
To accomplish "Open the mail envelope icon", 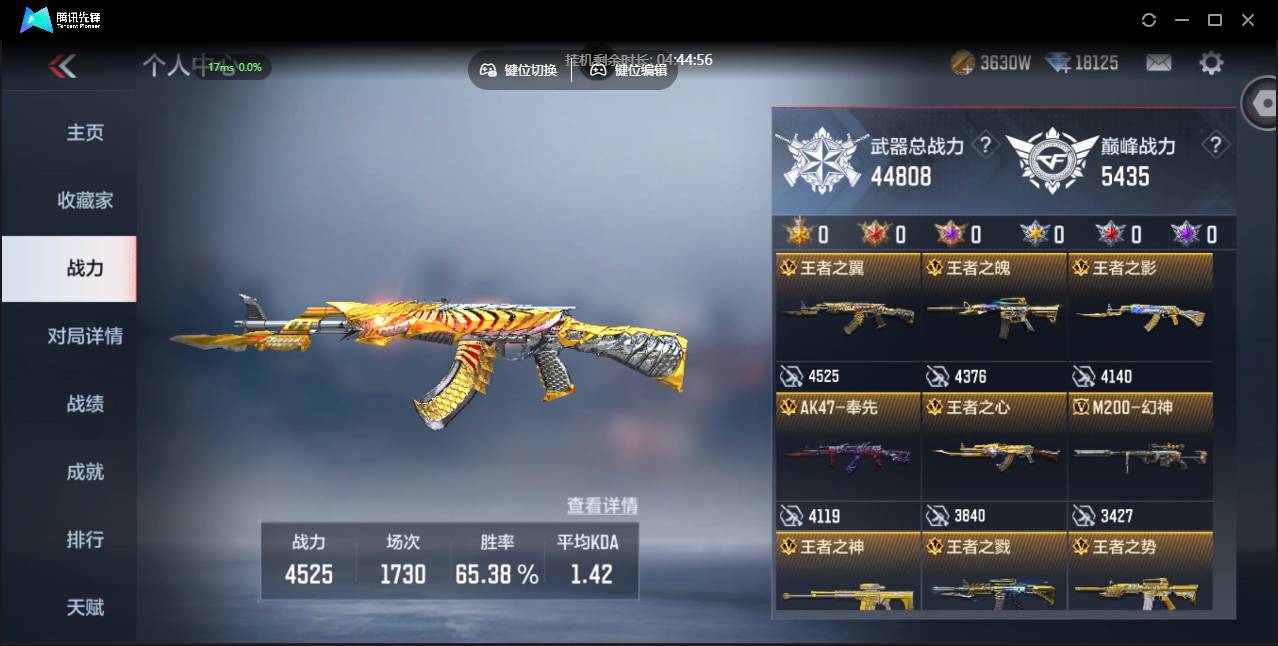I will (x=1158, y=63).
